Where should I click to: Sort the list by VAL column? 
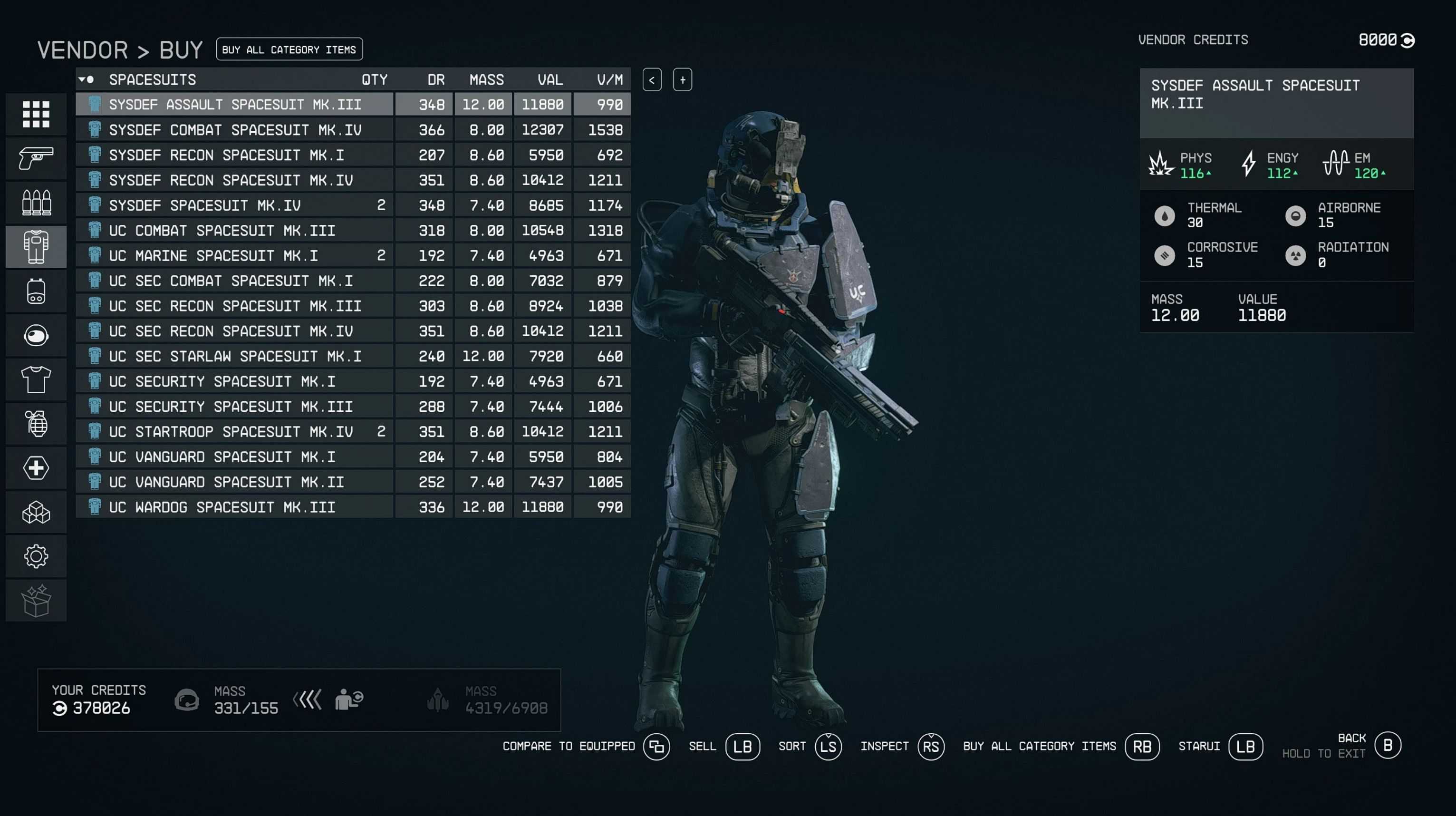(x=550, y=80)
